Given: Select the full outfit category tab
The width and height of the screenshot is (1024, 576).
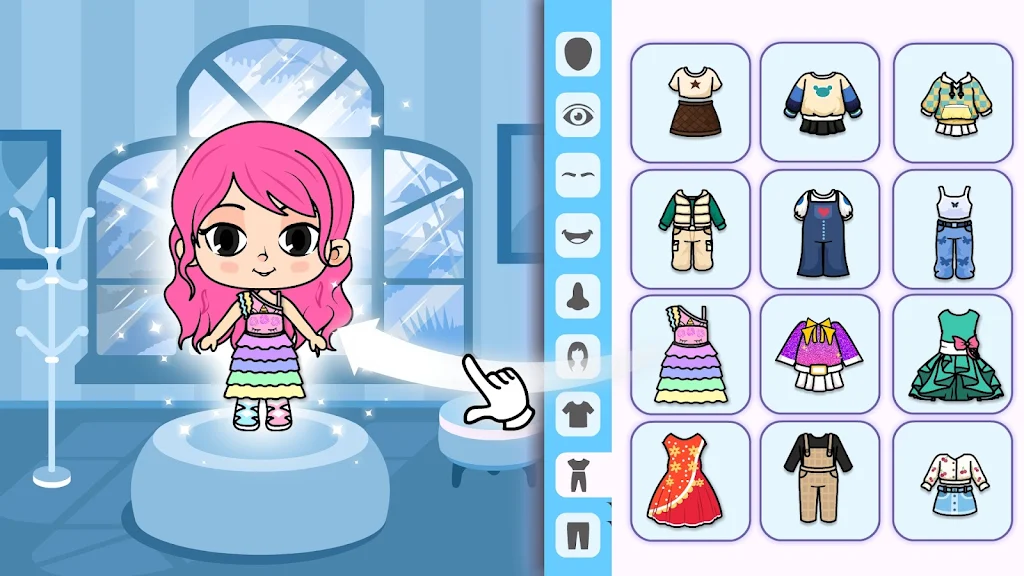Looking at the screenshot, I should click(x=578, y=473).
